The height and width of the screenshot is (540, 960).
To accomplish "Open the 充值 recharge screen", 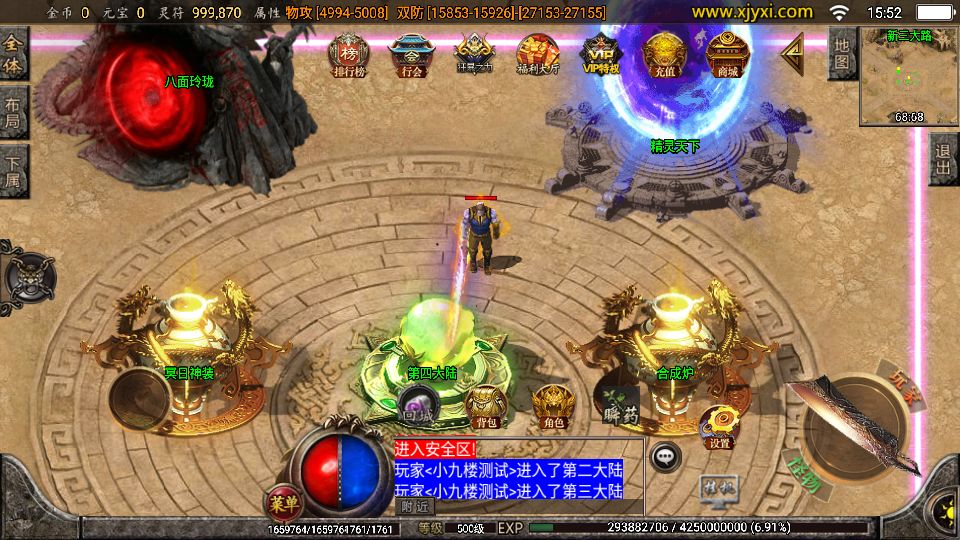I will pos(663,54).
